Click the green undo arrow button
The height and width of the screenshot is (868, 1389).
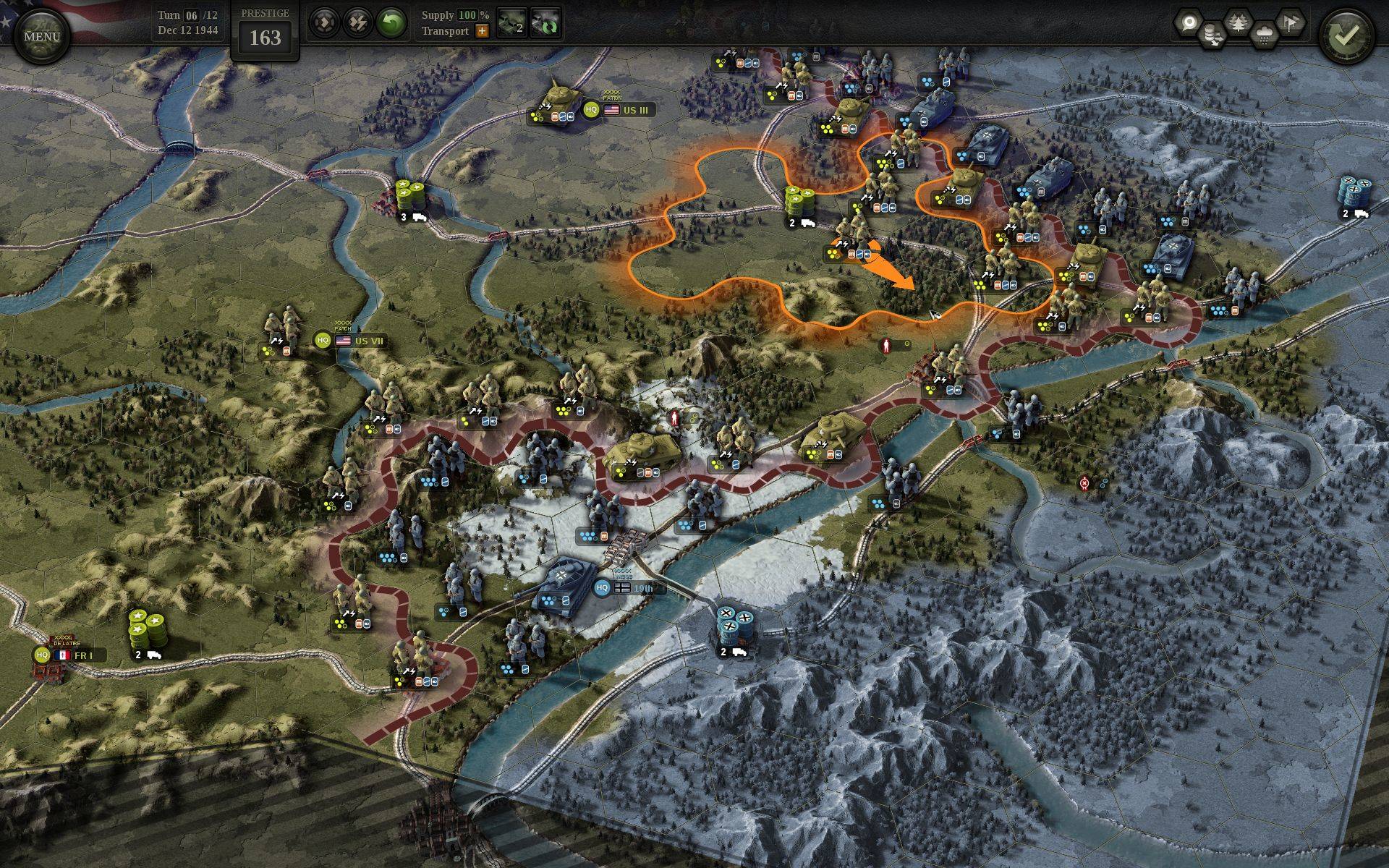(x=391, y=24)
